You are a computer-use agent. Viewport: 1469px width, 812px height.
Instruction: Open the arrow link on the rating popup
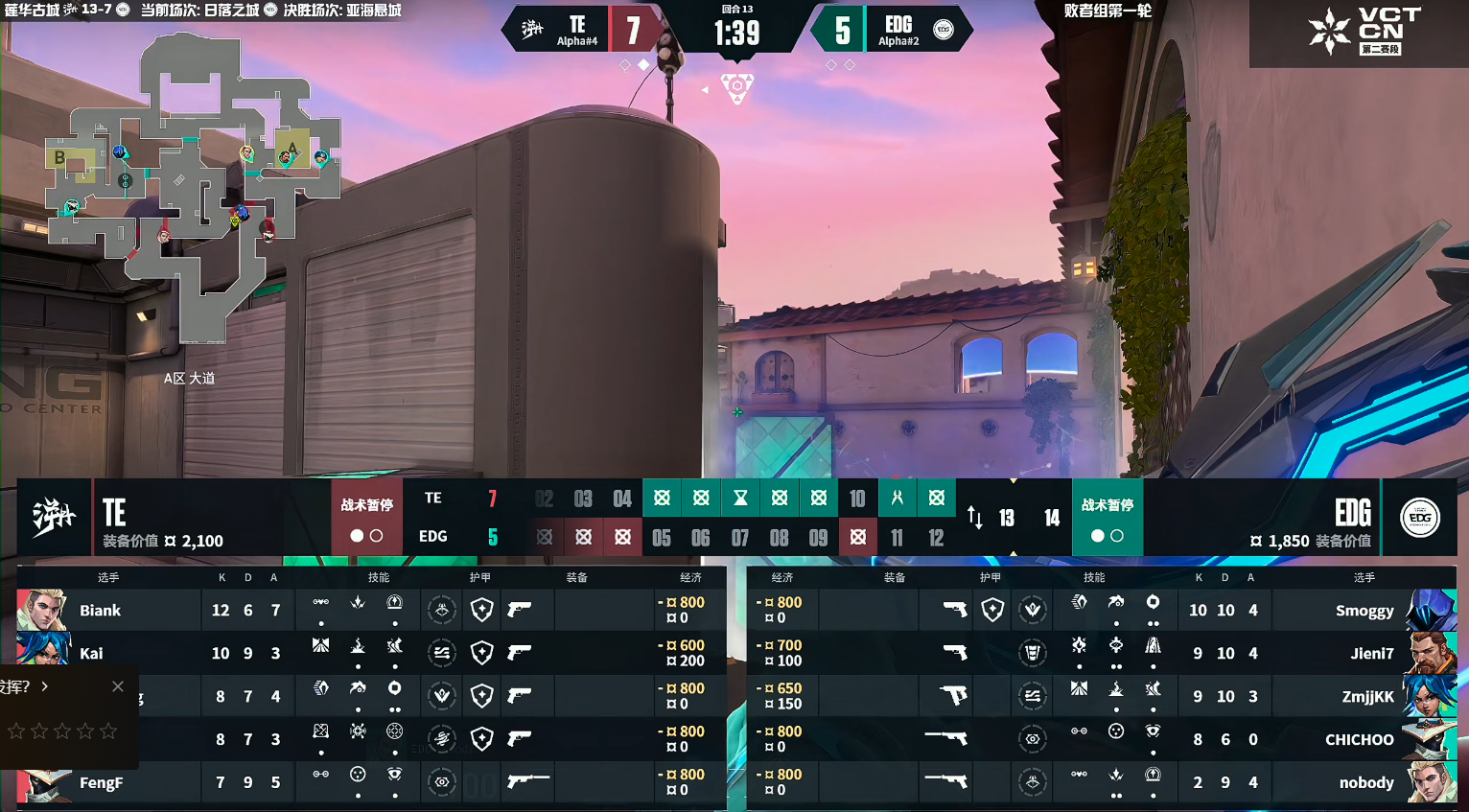pos(44,686)
